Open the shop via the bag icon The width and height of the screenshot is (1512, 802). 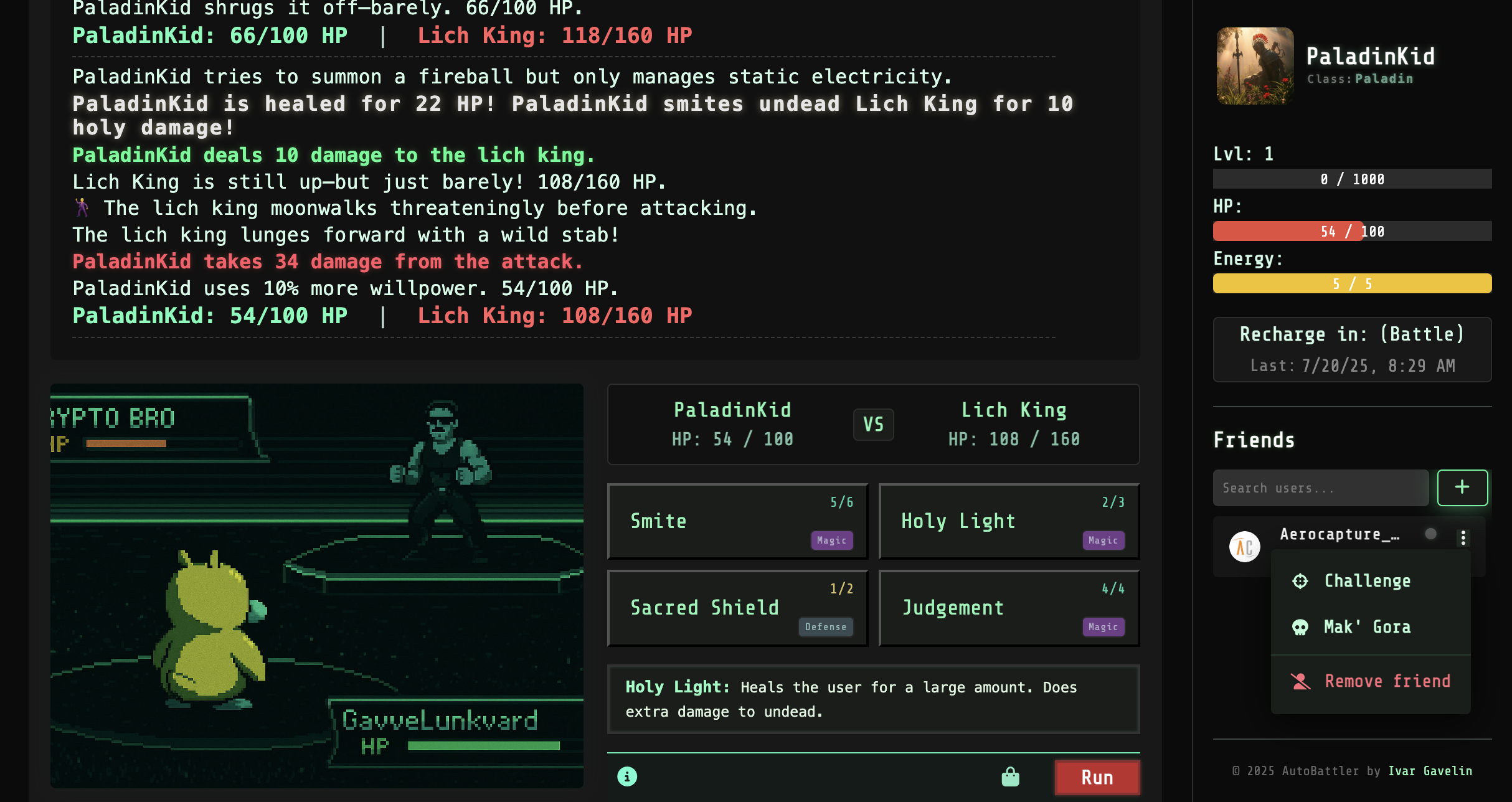(x=1010, y=776)
